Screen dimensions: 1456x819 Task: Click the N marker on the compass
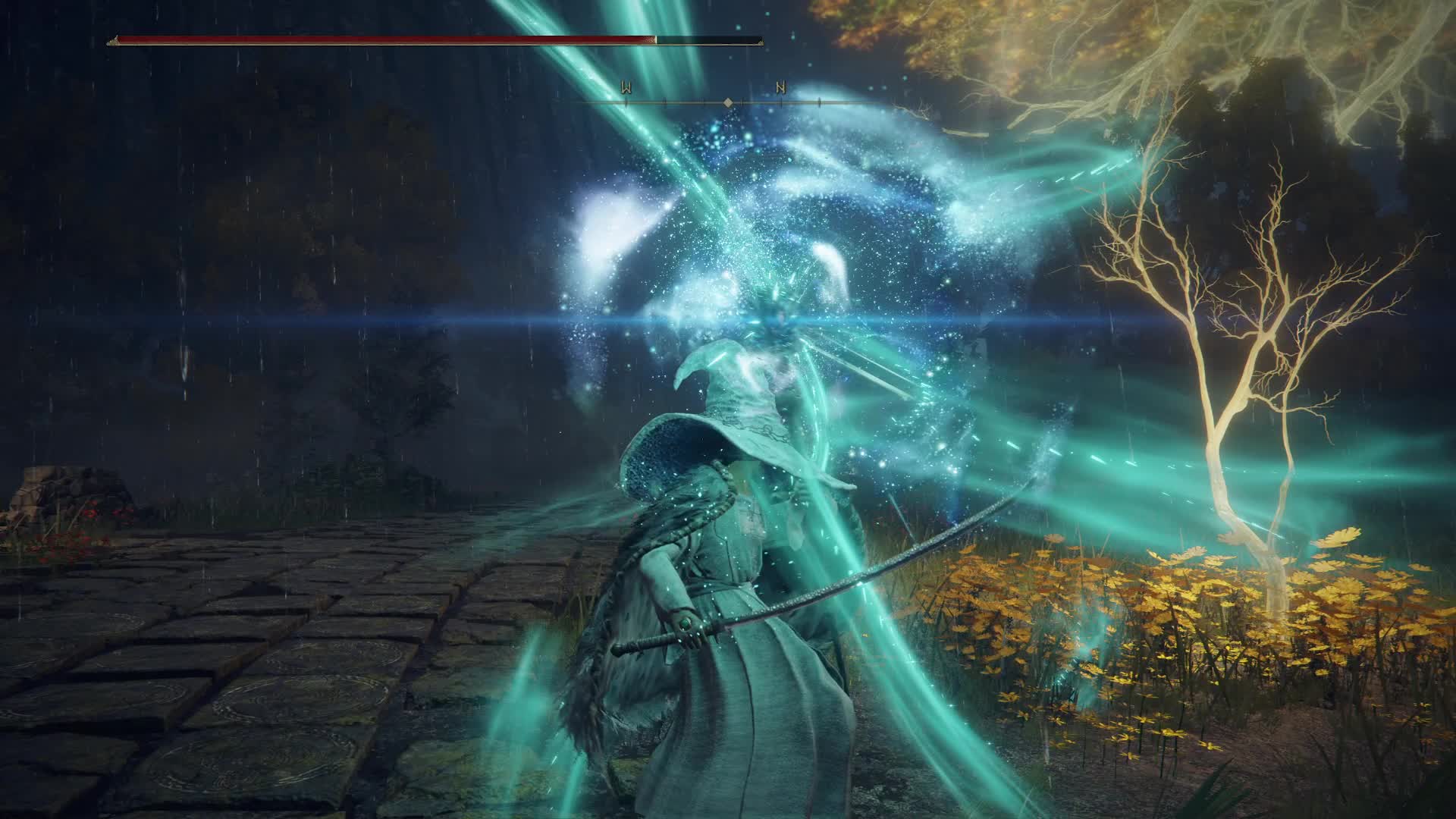coord(780,88)
